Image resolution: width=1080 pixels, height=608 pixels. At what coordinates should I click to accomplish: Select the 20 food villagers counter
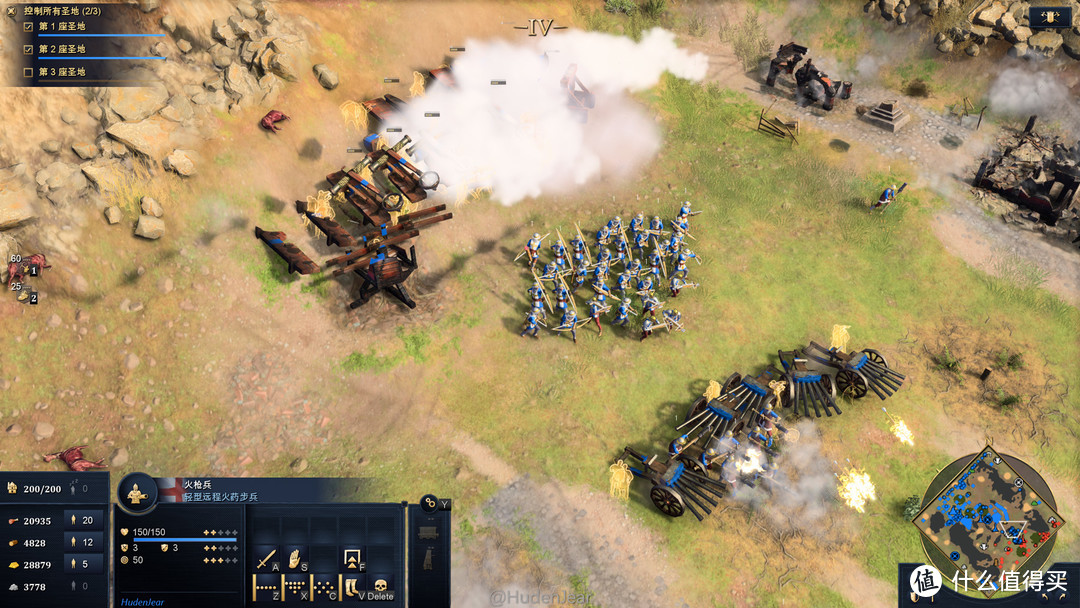click(x=84, y=520)
